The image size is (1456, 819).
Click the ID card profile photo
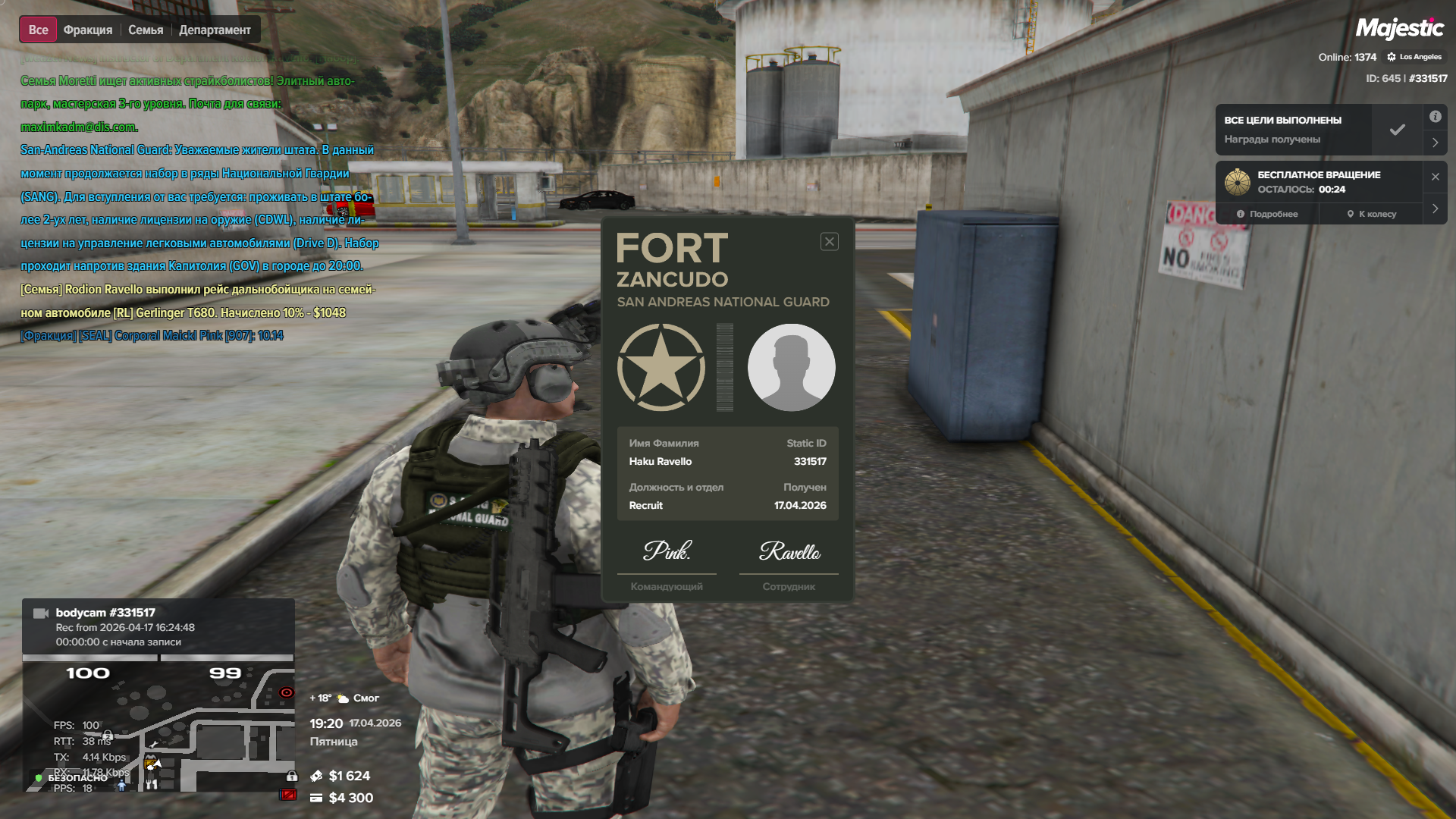(791, 368)
